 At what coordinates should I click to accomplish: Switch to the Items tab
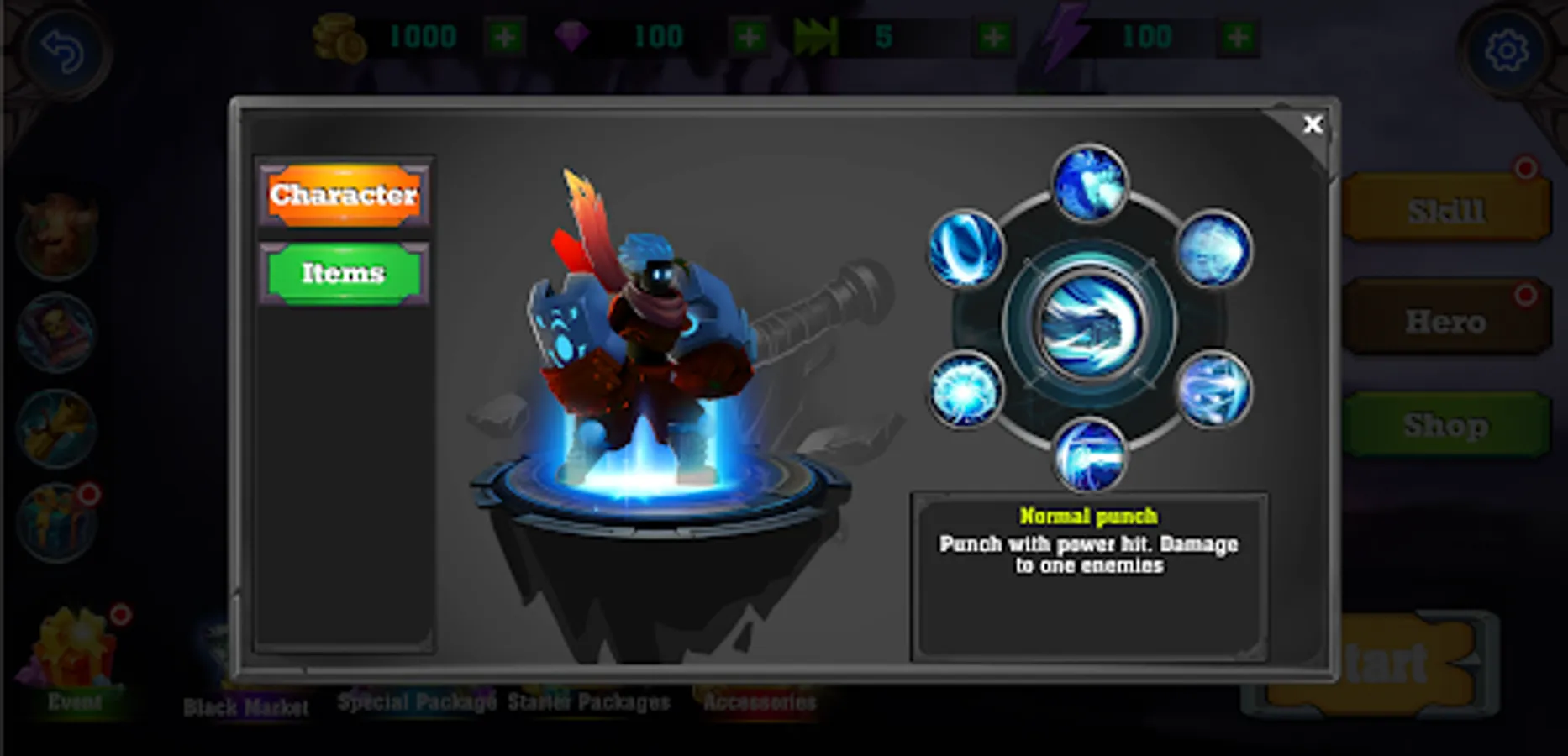pyautogui.click(x=343, y=273)
